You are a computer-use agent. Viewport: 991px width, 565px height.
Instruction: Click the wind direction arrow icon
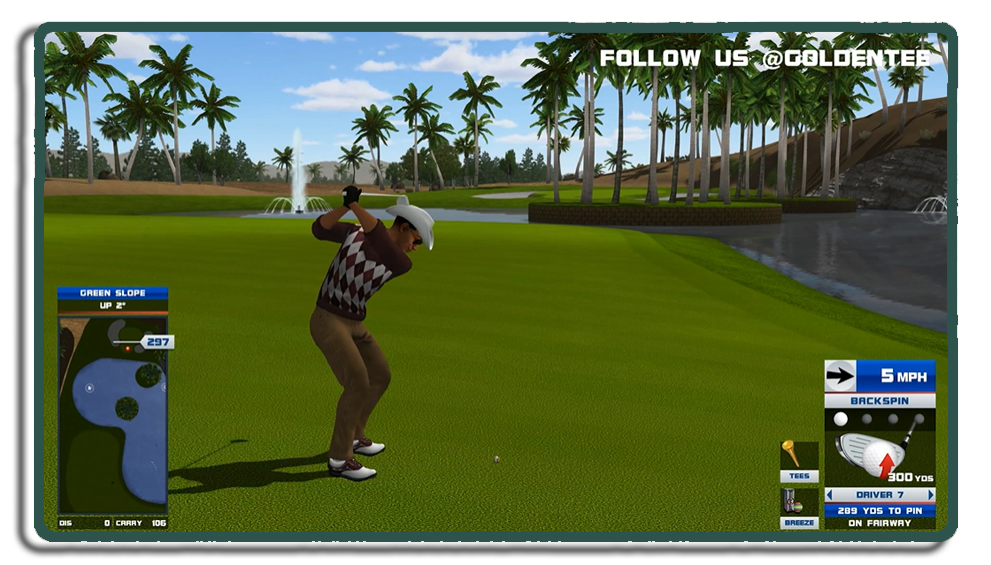pos(840,376)
